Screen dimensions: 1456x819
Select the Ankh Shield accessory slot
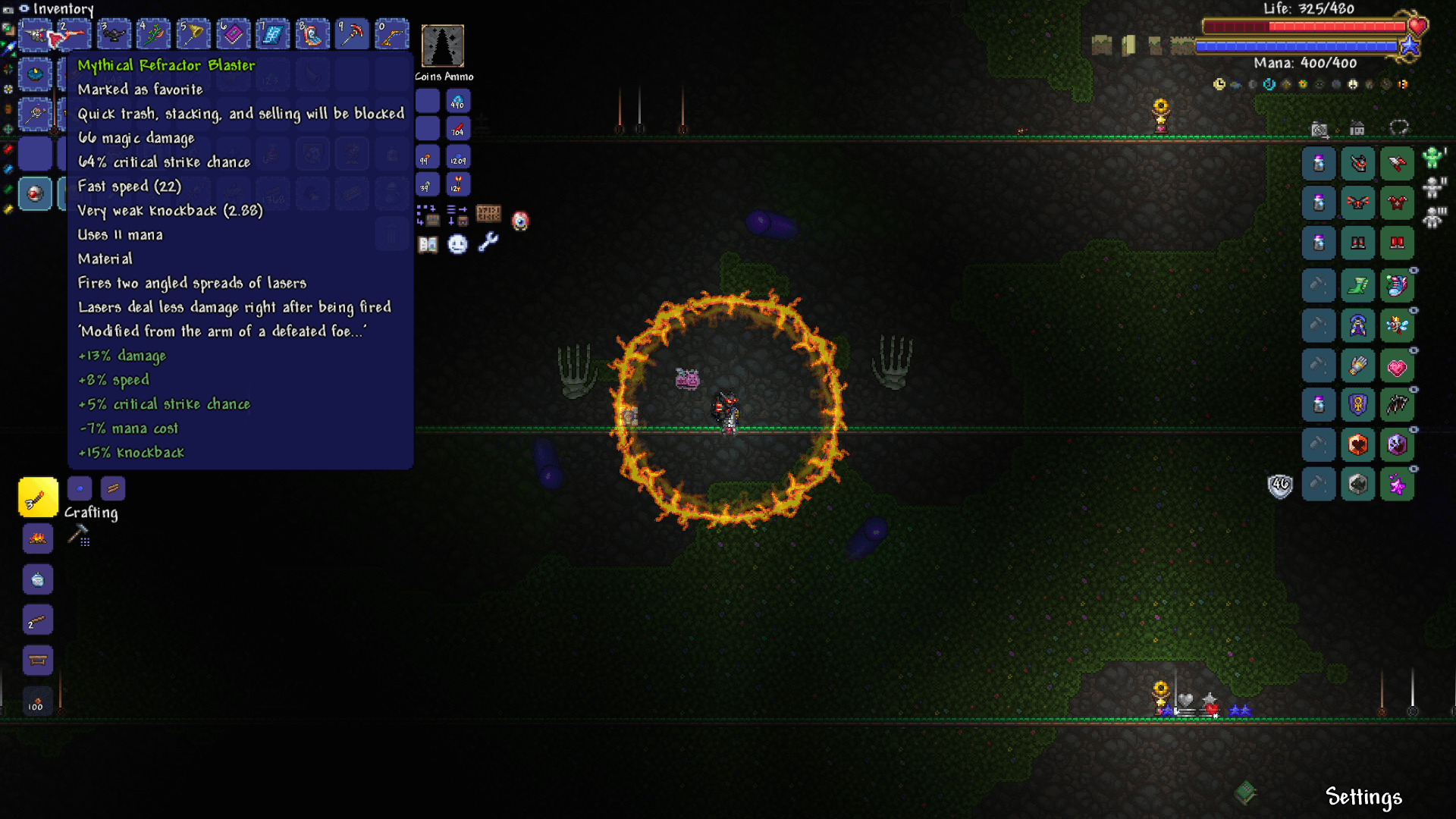pyautogui.click(x=1357, y=405)
